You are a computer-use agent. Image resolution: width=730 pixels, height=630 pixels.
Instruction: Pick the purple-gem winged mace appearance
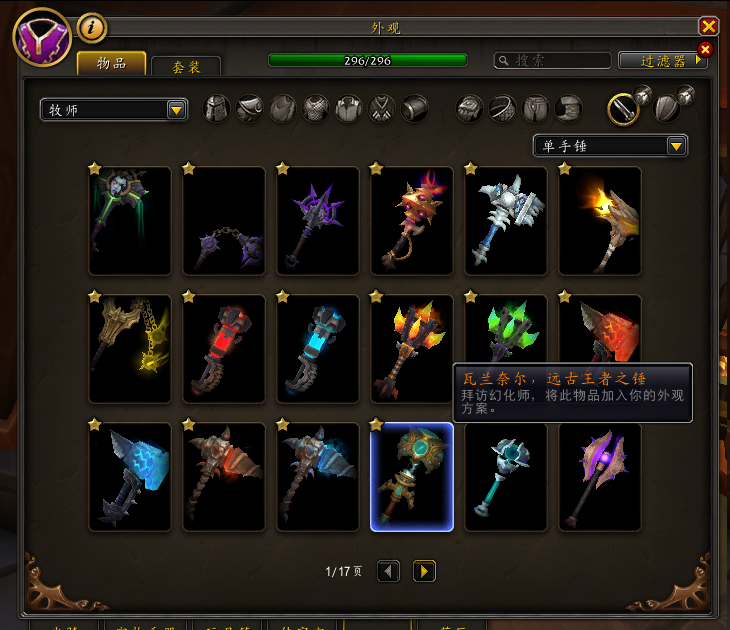pyautogui.click(x=600, y=477)
